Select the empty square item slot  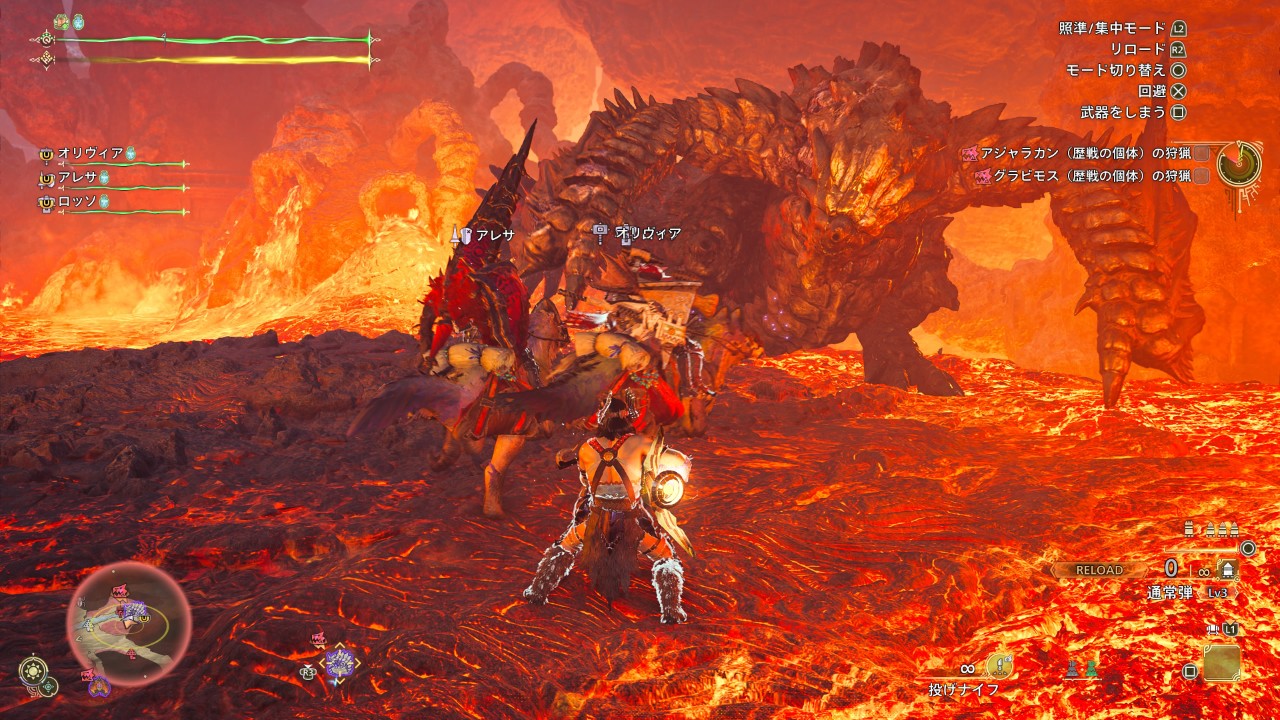point(1222,663)
